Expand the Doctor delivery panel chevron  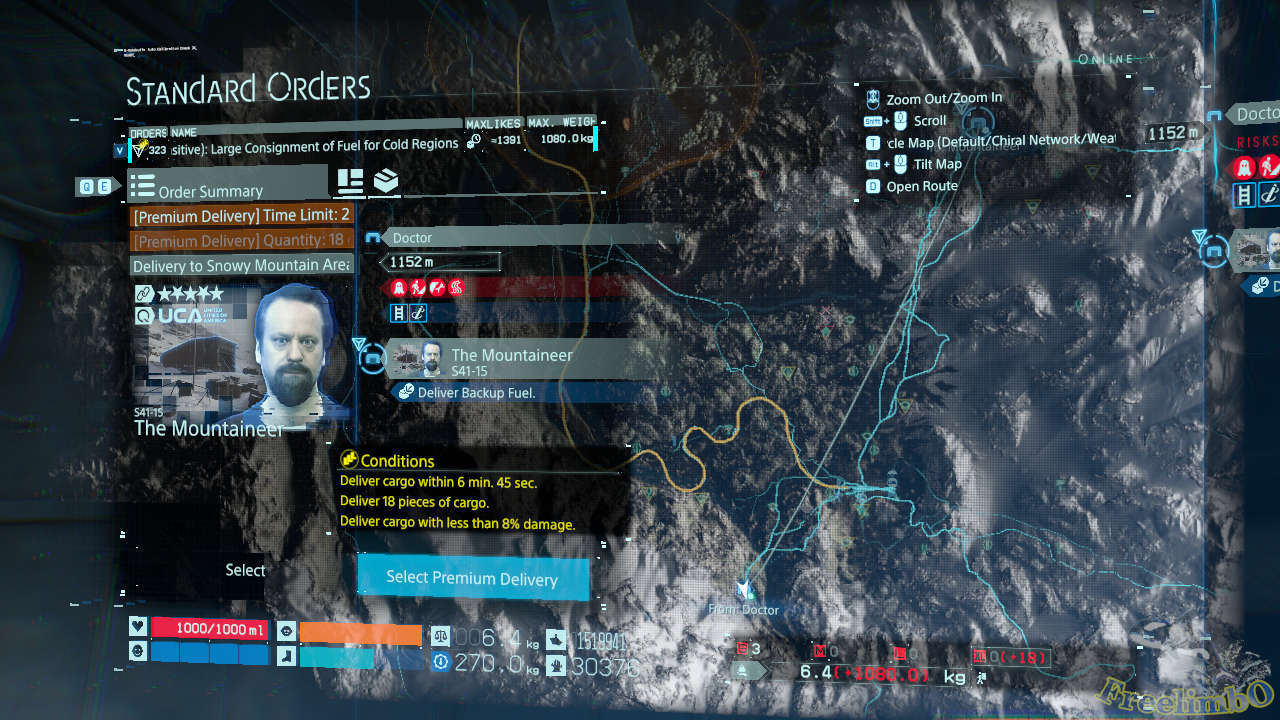coord(371,237)
